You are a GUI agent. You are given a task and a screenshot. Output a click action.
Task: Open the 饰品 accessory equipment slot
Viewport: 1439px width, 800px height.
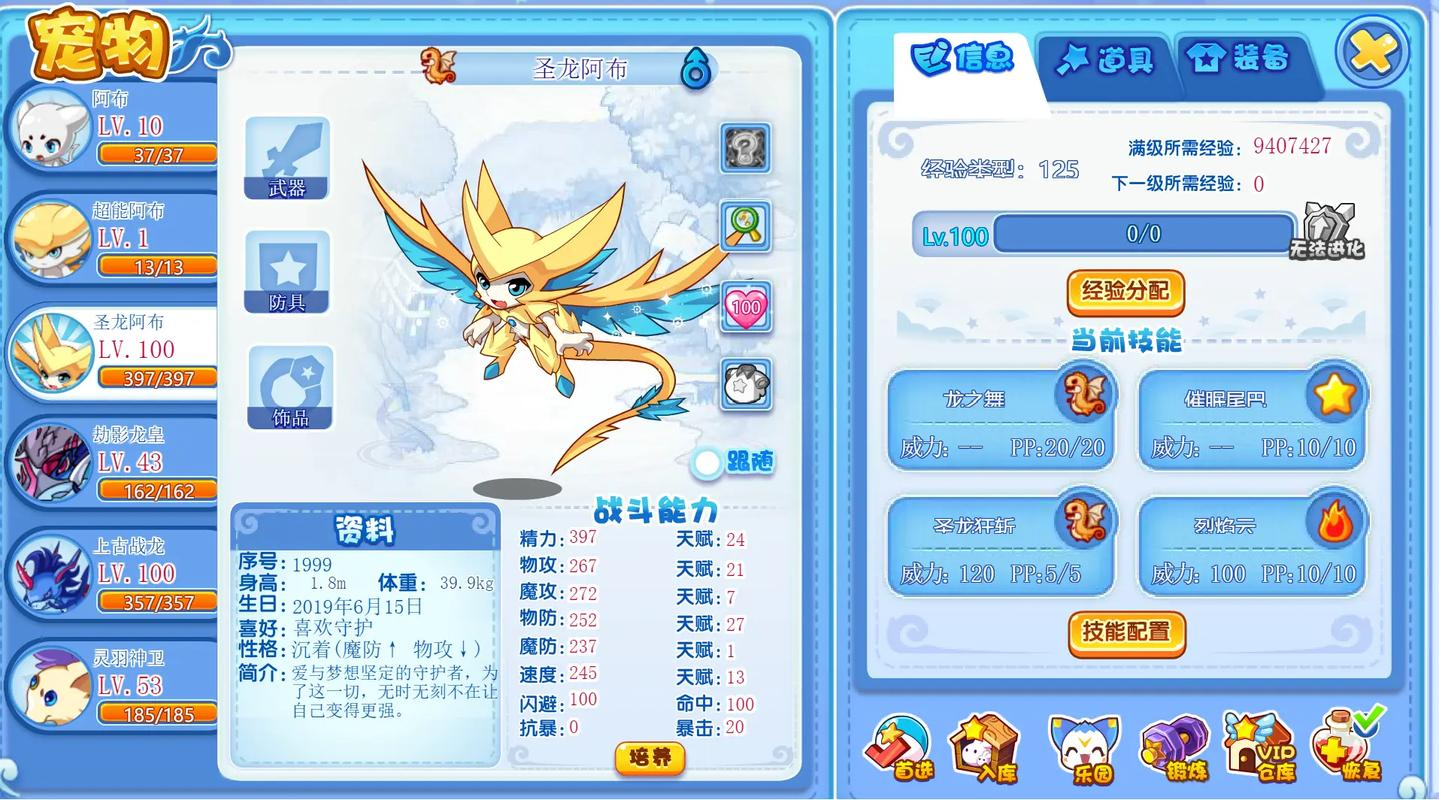[x=288, y=387]
